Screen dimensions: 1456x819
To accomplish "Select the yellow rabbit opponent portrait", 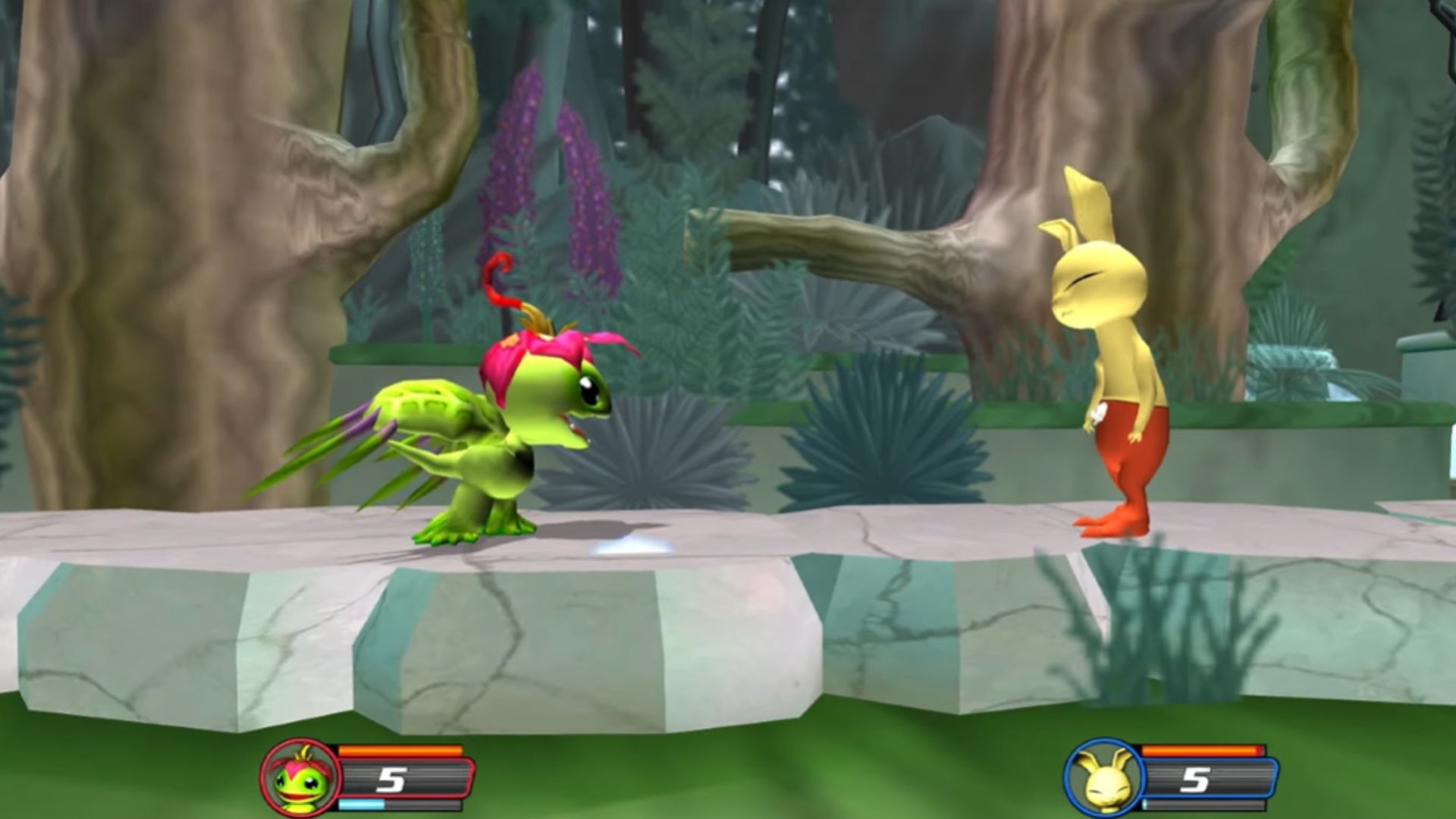I will click(1103, 778).
